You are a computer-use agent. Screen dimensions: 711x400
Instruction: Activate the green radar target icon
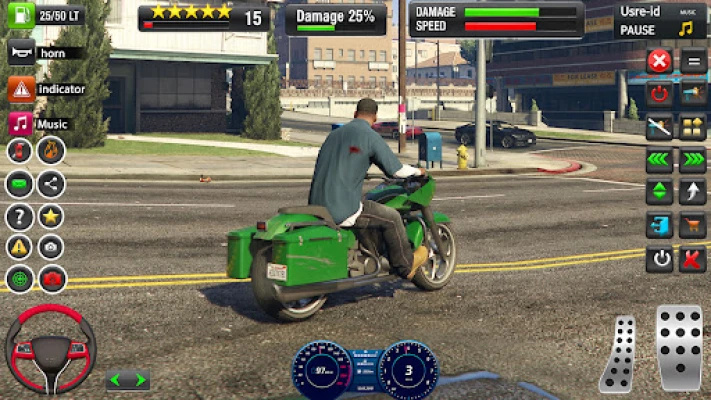20,279
